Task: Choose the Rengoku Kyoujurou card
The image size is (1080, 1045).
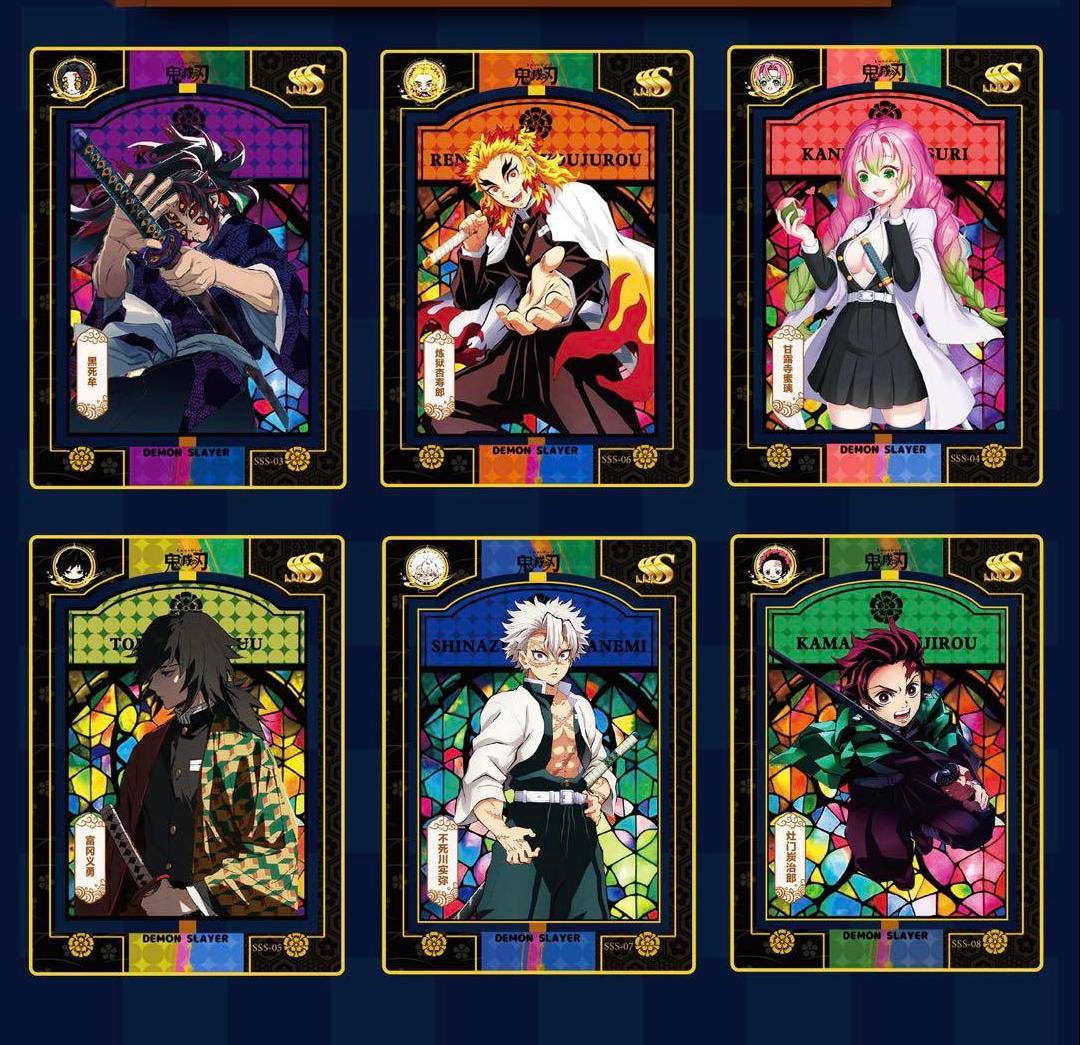Action: pyautogui.click(x=537, y=268)
